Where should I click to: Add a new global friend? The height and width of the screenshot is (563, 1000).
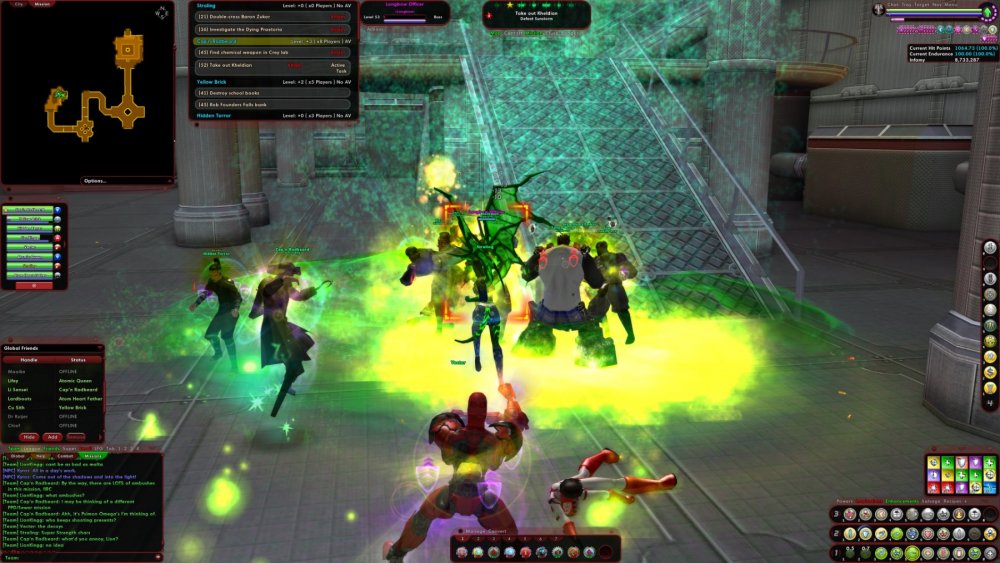coord(52,437)
